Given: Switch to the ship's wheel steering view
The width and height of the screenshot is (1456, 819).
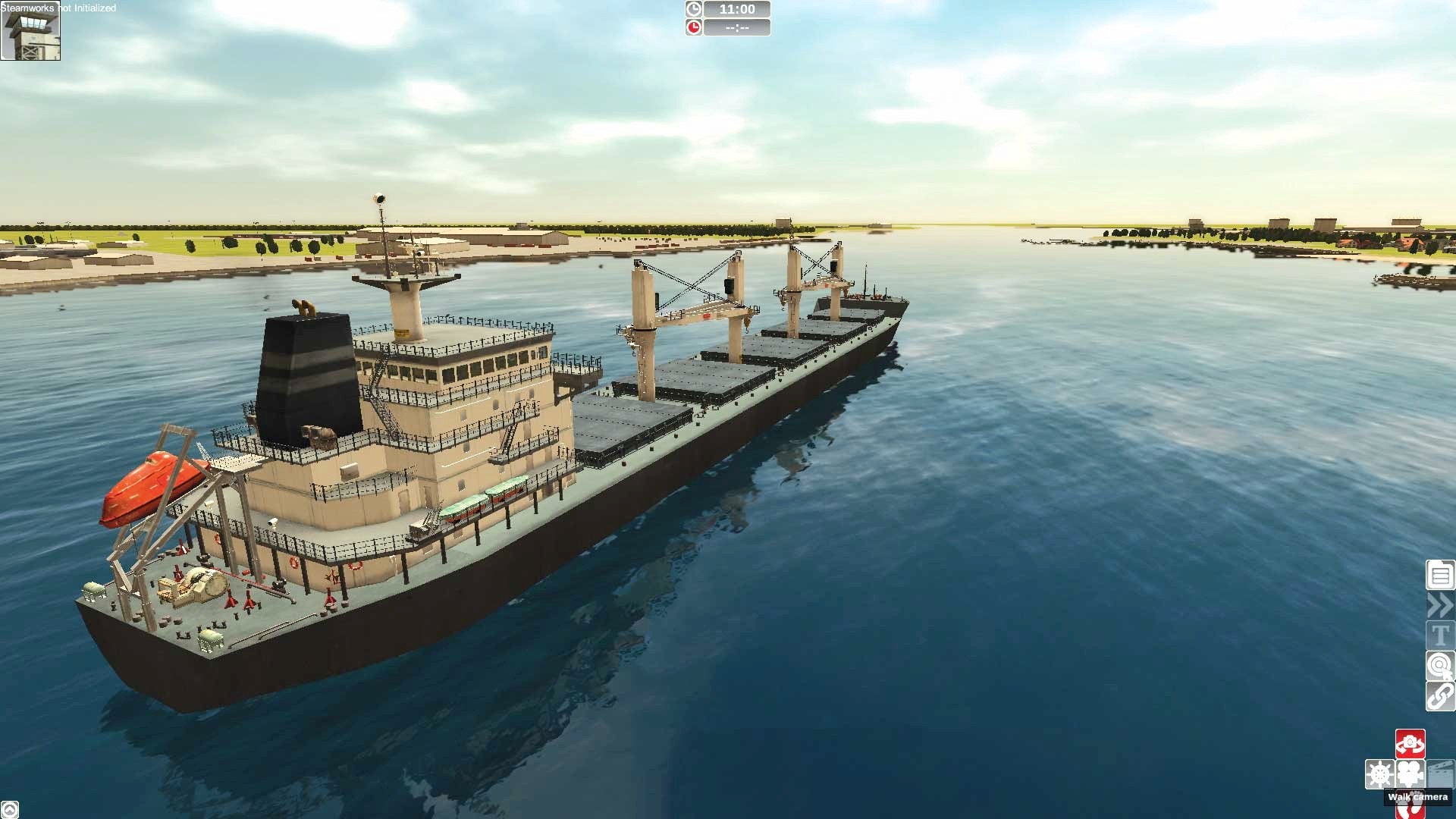Looking at the screenshot, I should point(1379,774).
